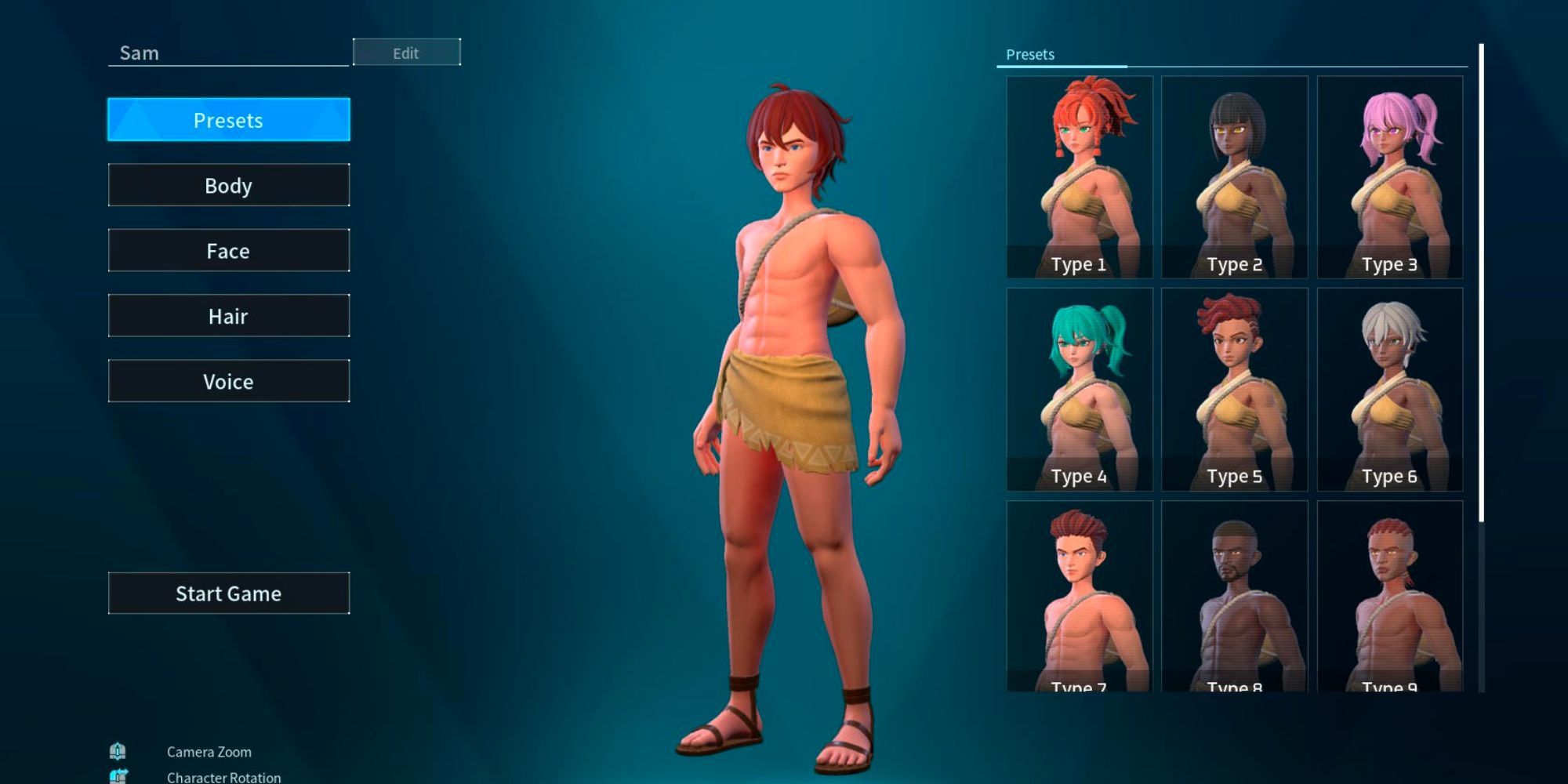This screenshot has width=1568, height=784.
Task: Click the Camera Zoom icon
Action: tap(118, 751)
